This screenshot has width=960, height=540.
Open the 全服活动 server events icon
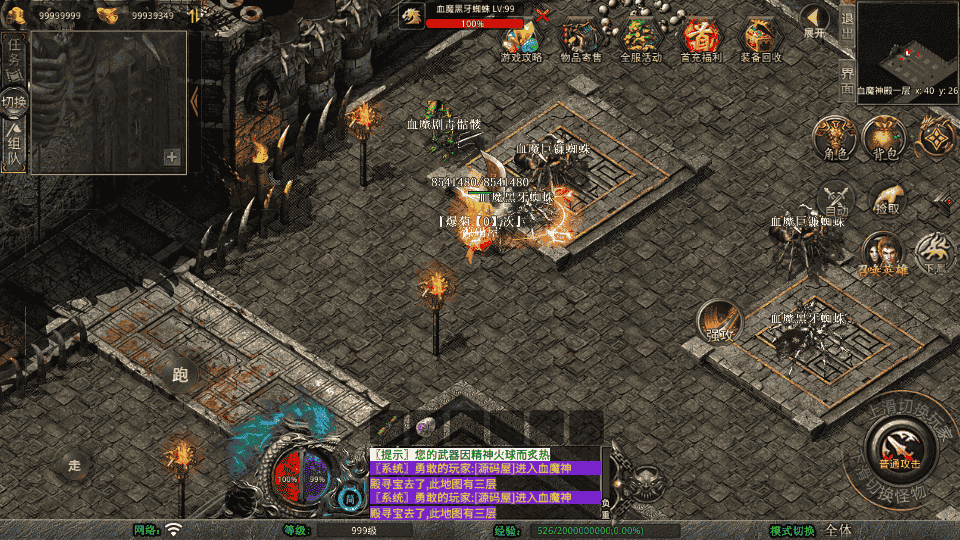coord(640,38)
